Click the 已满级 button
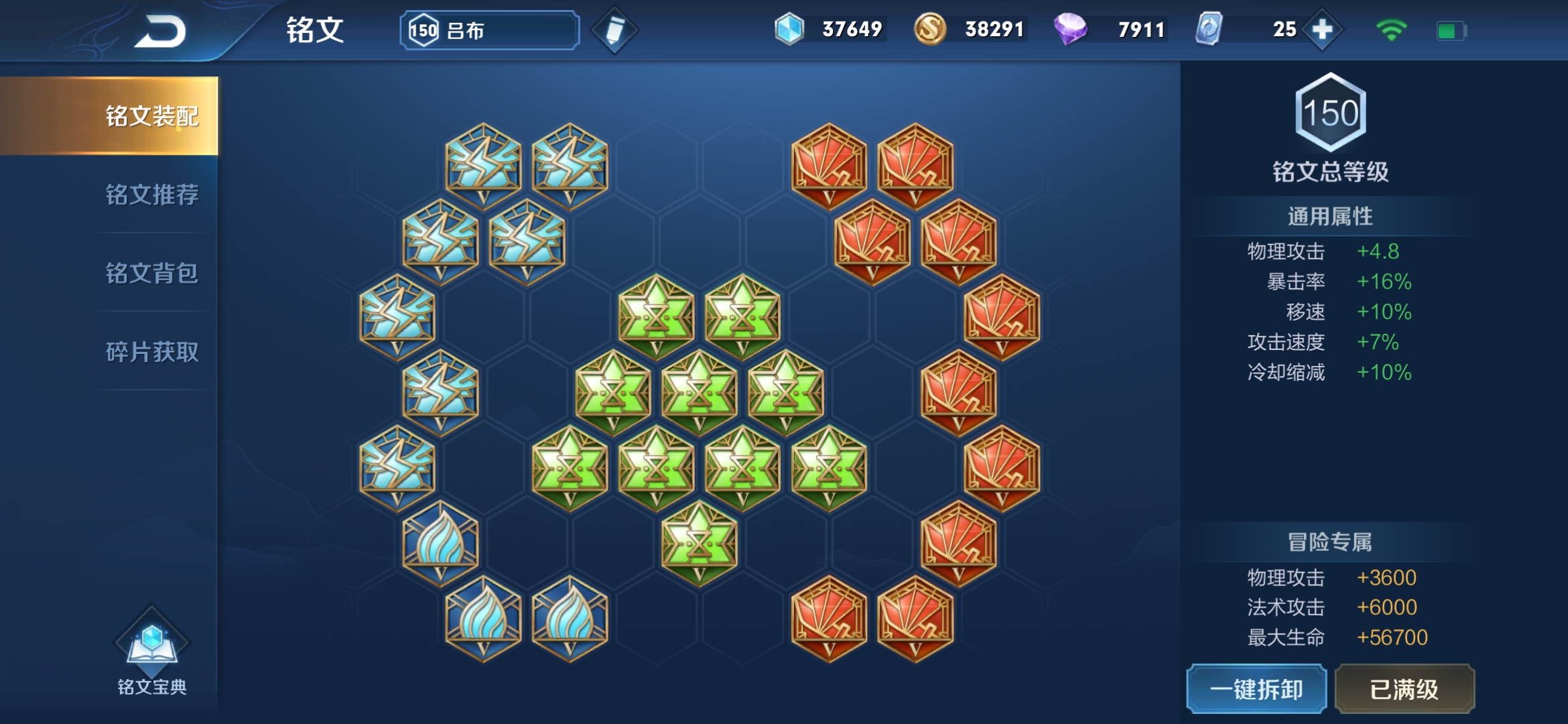Viewport: 1568px width, 724px height. [x=1404, y=689]
